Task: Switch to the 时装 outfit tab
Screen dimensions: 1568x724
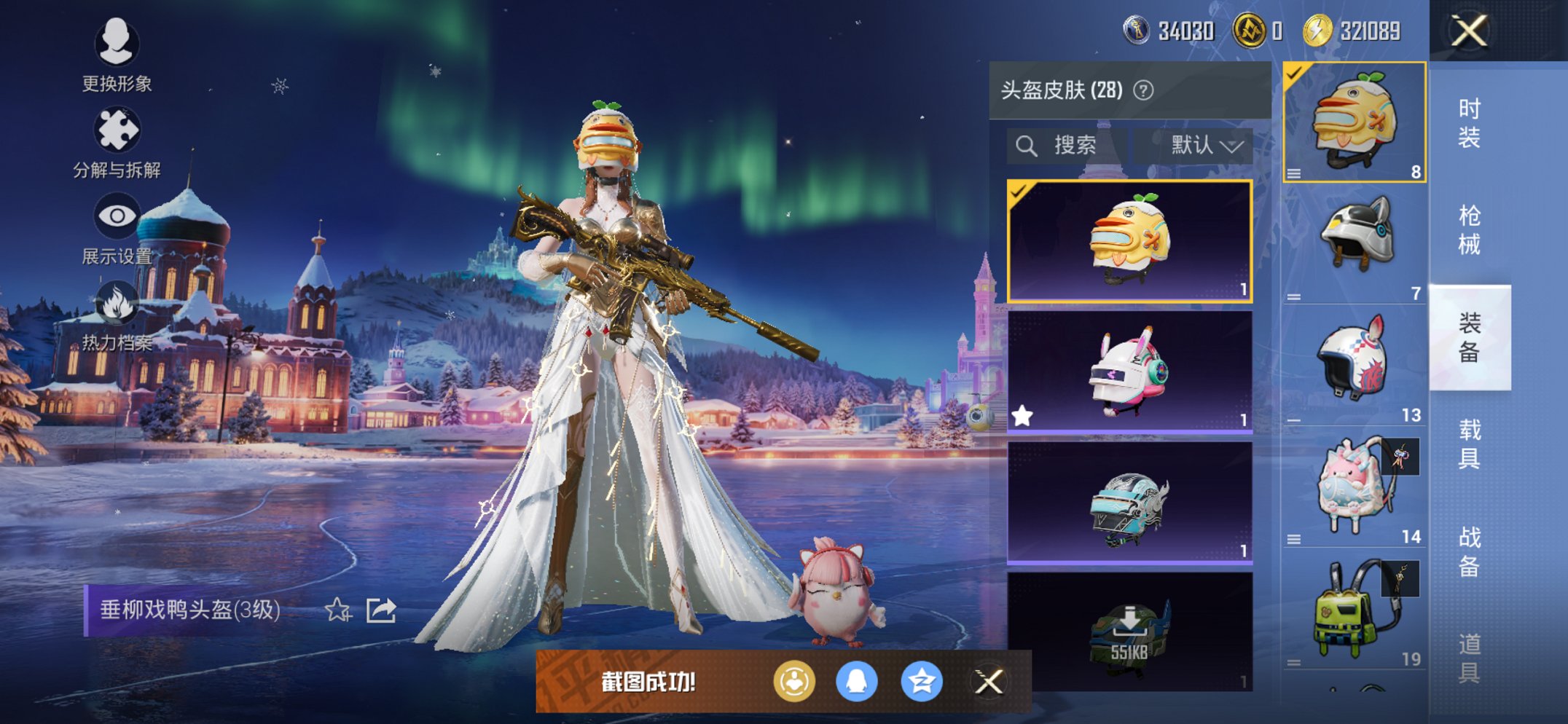Action: click(x=1469, y=122)
